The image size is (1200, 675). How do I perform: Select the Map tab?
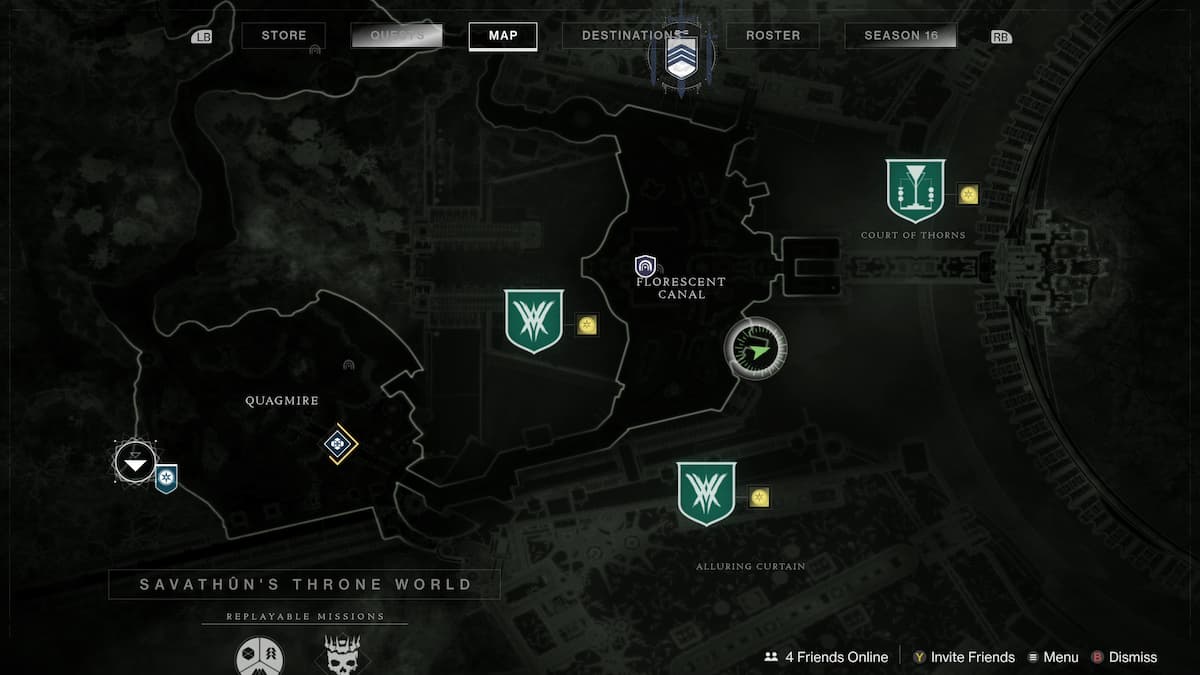(503, 36)
